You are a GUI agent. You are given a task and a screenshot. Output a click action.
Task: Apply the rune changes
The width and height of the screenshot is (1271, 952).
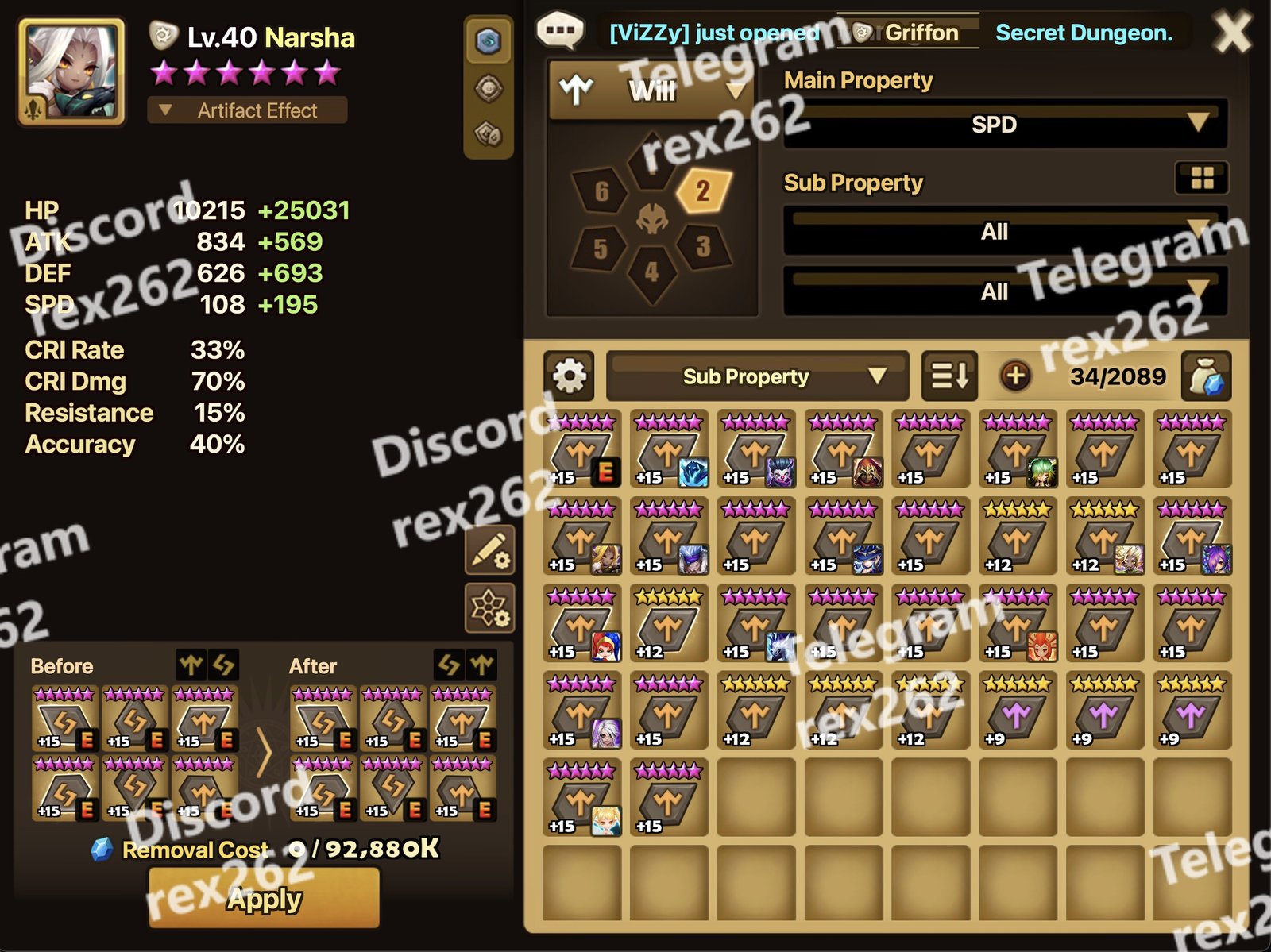pos(264,898)
